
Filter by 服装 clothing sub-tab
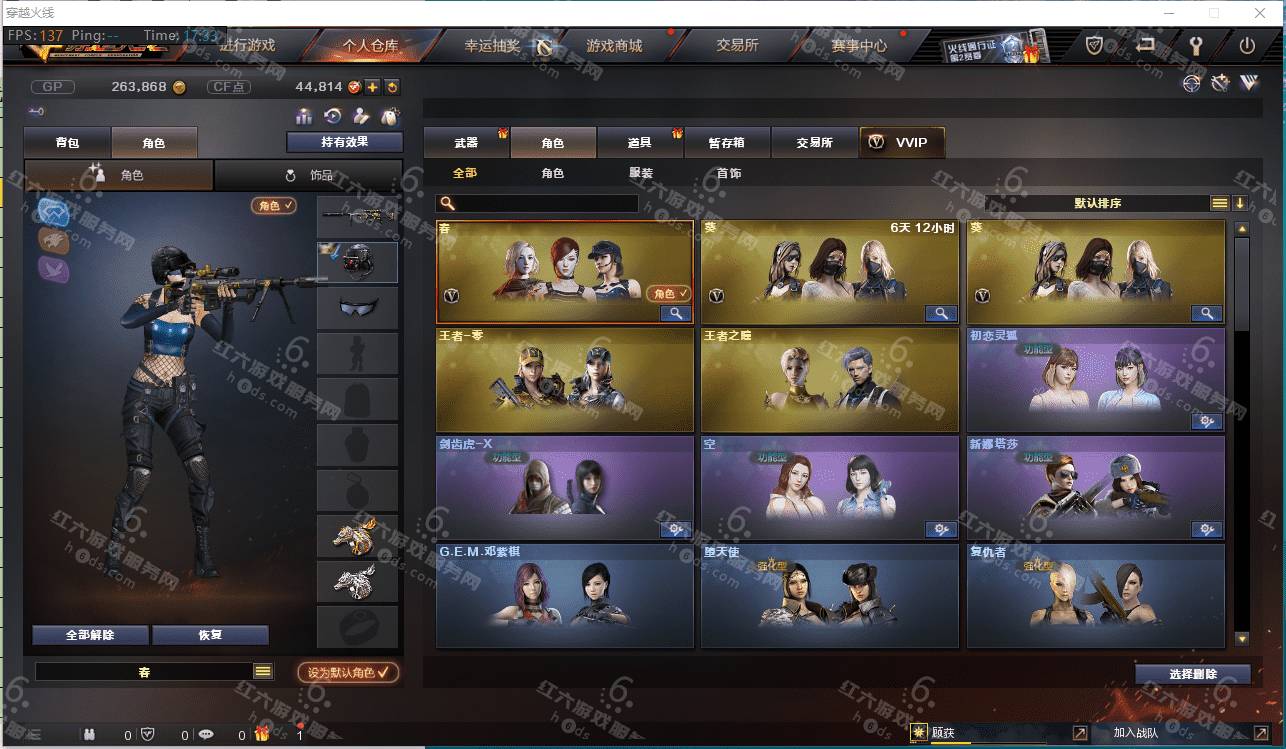point(641,173)
